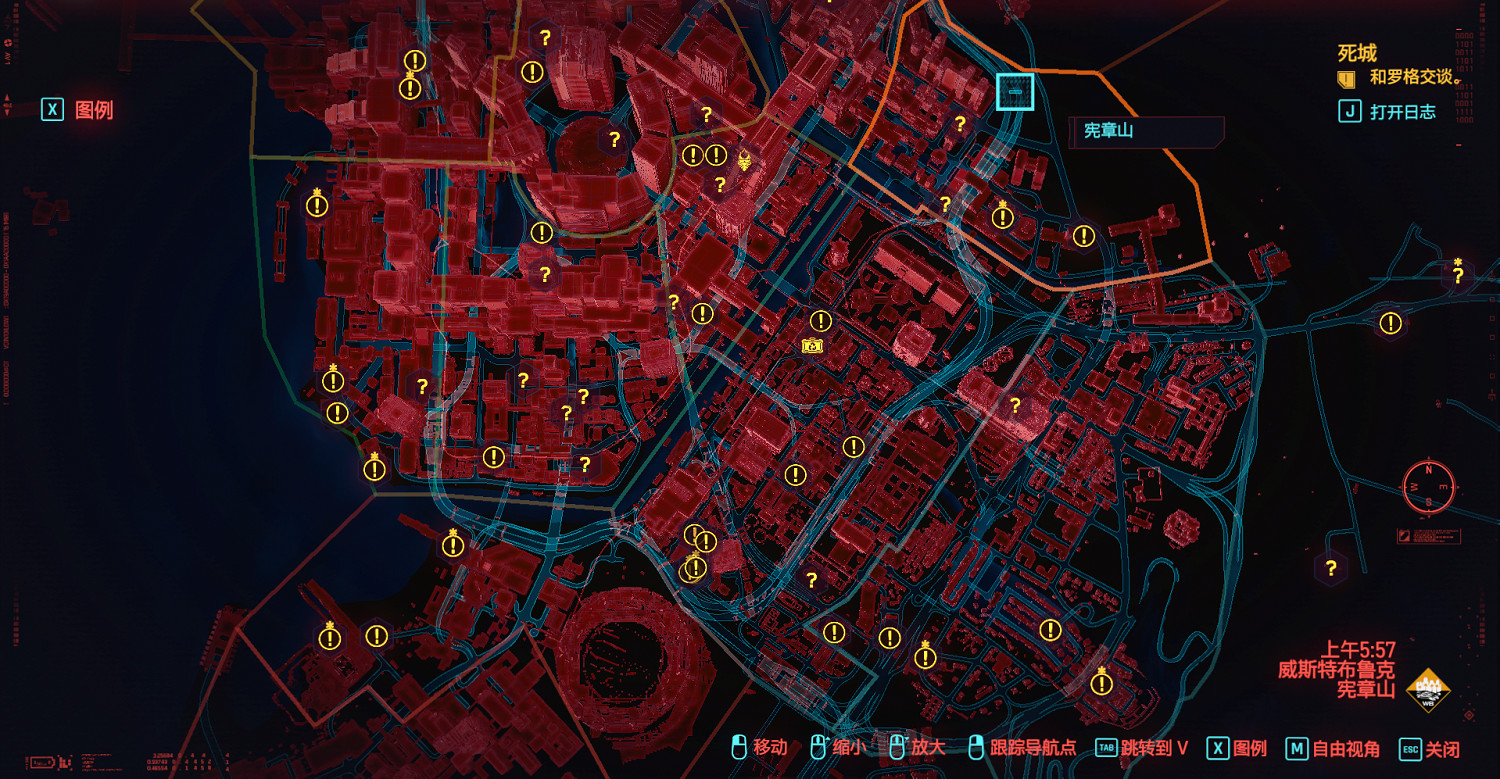Click the demon-head quest icon near top center
The image size is (1500, 779).
744,160
